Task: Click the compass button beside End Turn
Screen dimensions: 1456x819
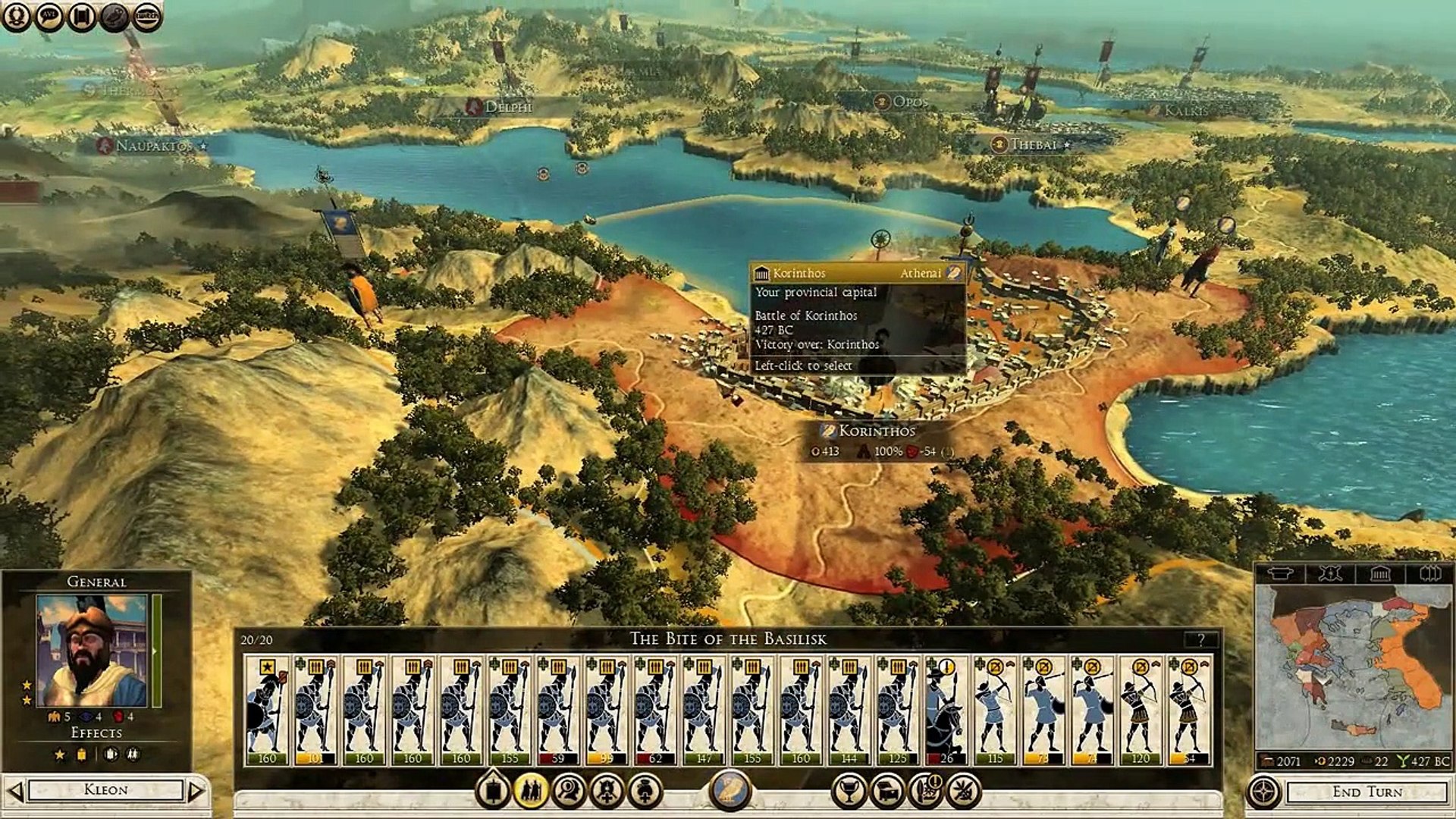Action: [1263, 792]
